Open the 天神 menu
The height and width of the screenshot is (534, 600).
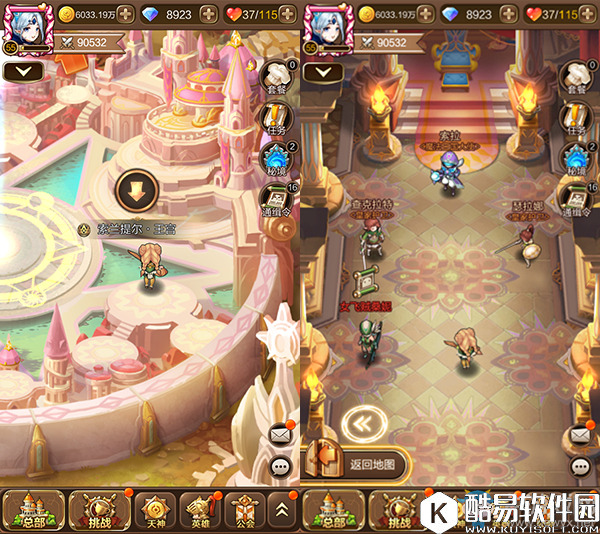(151, 510)
